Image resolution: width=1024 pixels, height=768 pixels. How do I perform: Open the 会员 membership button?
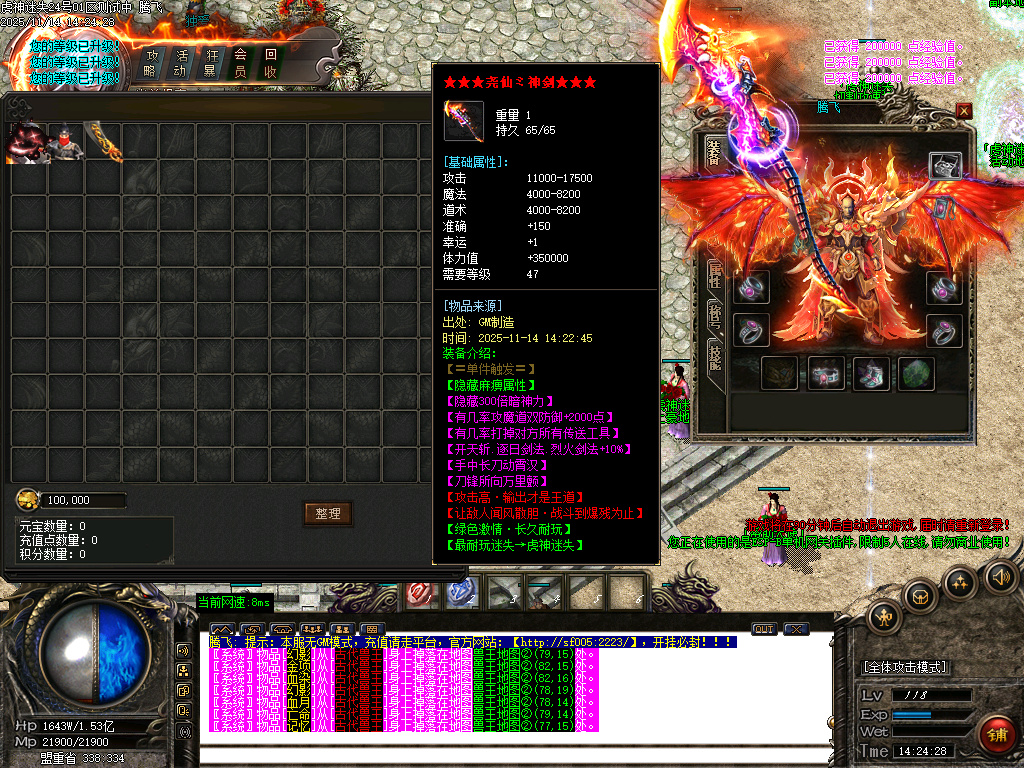click(x=241, y=62)
